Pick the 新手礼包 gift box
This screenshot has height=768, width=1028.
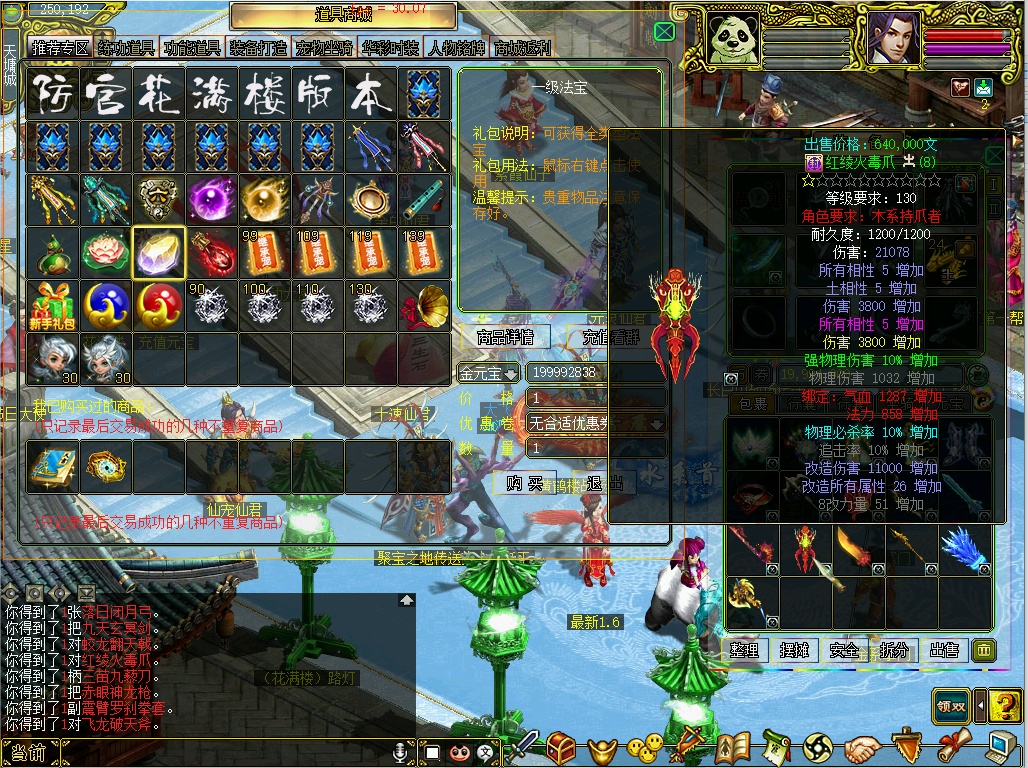point(52,305)
